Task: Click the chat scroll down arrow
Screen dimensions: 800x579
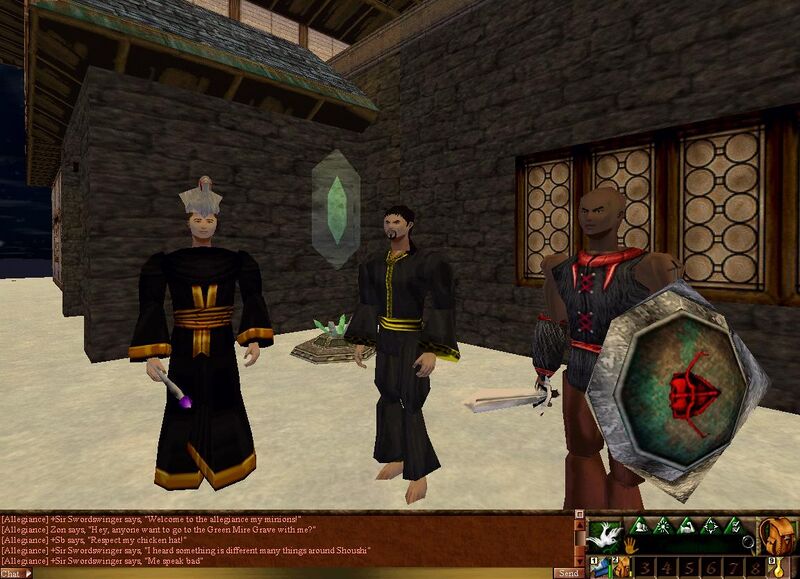Action: (x=578, y=562)
